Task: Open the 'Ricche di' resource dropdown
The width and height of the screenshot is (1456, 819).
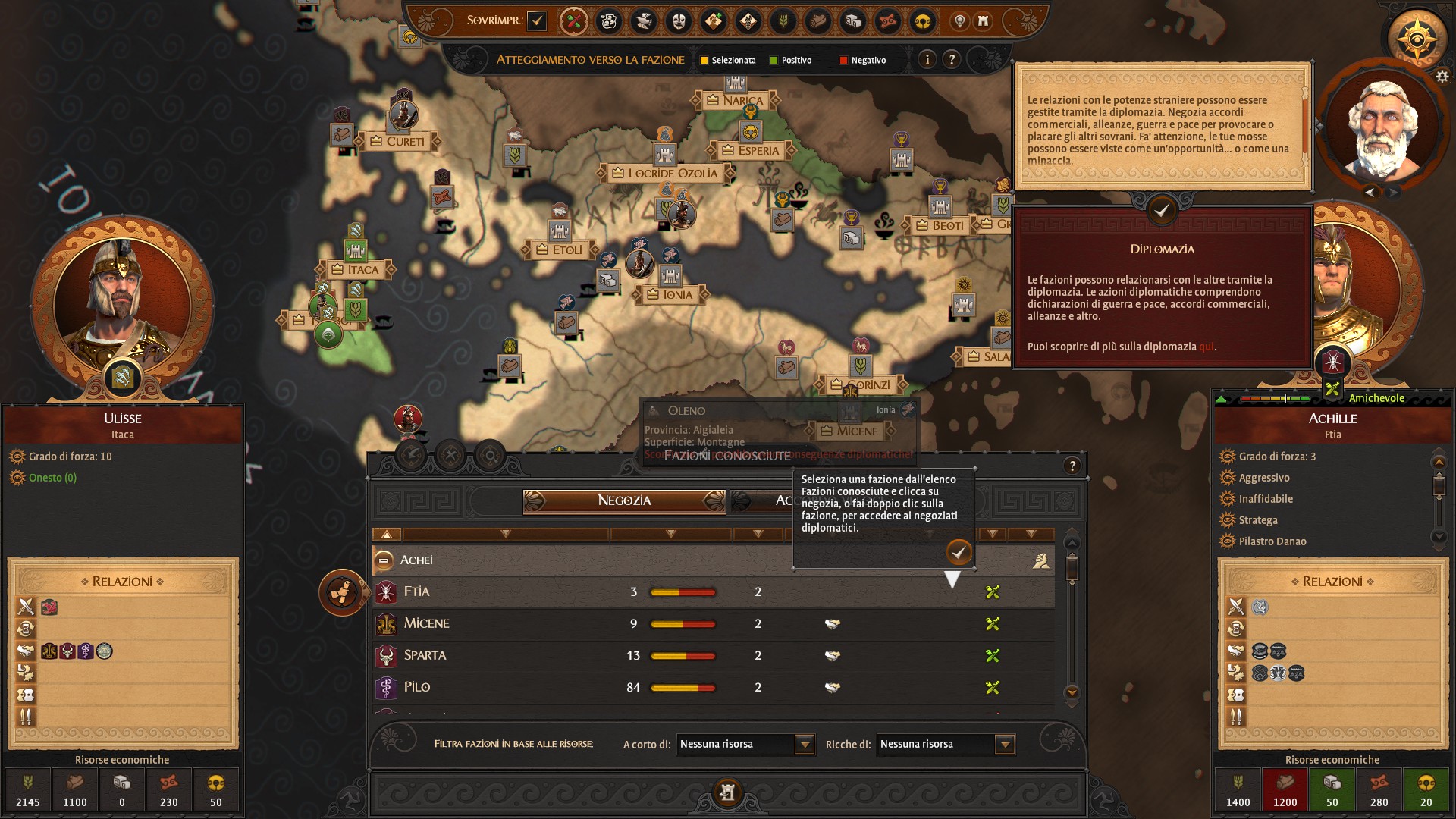Action: pos(1005,745)
